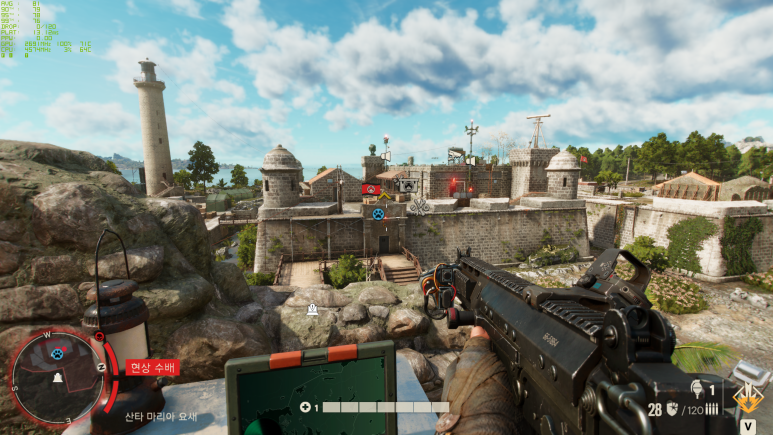Select the grenade throwable icon
The height and width of the screenshot is (435, 773).
pyautogui.click(x=696, y=388)
